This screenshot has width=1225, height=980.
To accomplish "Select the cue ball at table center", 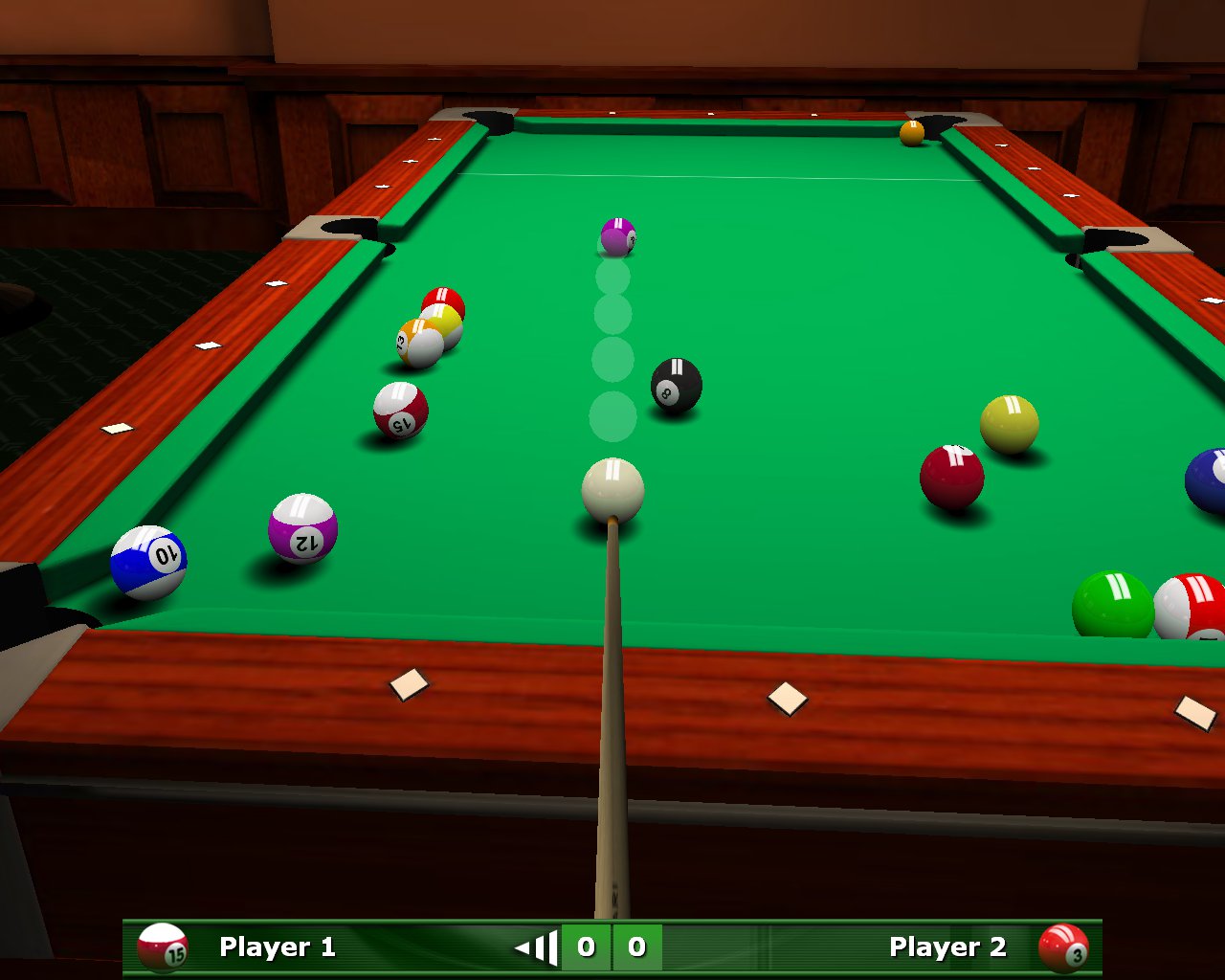I will pyautogui.click(x=611, y=490).
